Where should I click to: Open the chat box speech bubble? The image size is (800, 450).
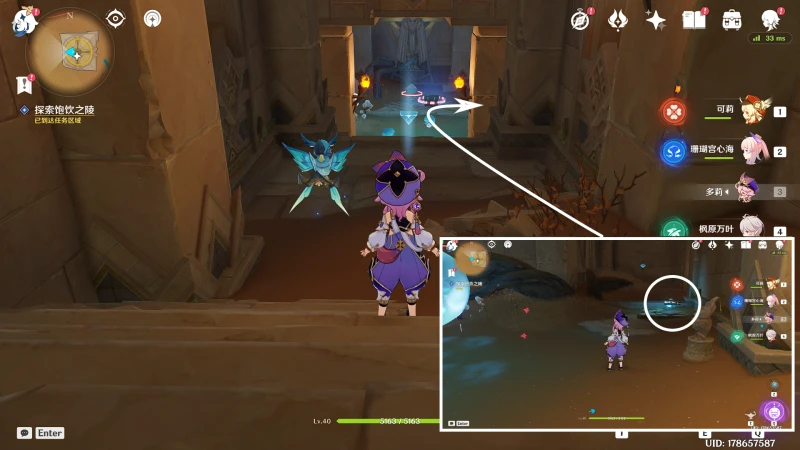tap(24, 433)
